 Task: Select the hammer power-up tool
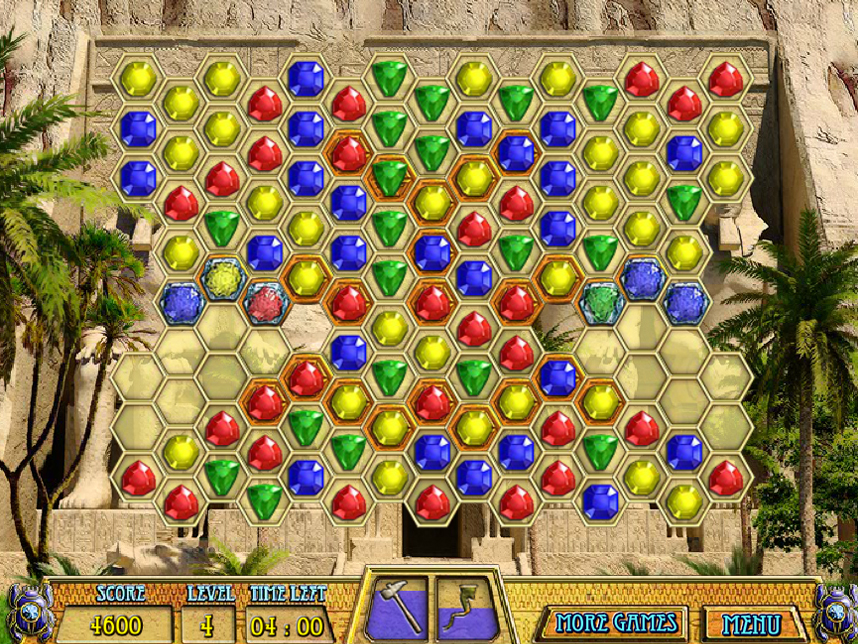(398, 607)
